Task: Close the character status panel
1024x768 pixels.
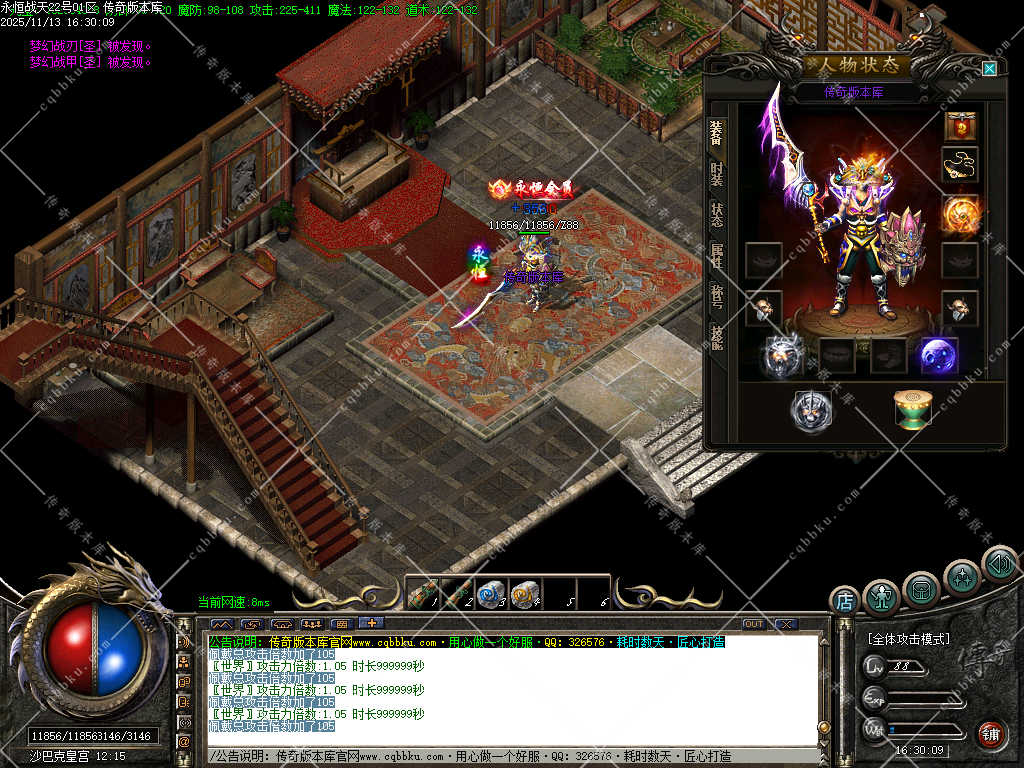Action: tap(989, 69)
